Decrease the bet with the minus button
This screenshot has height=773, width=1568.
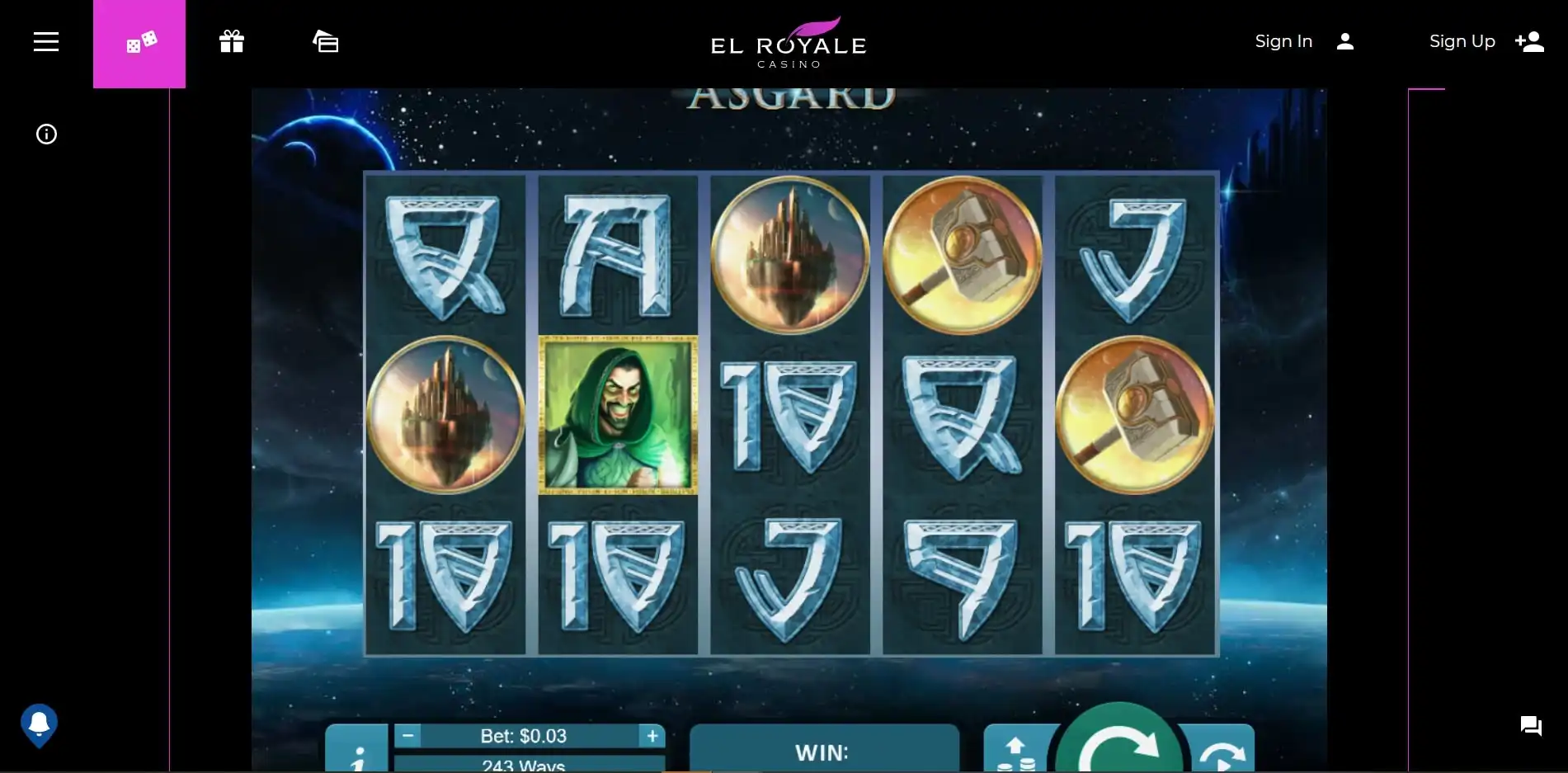pyautogui.click(x=407, y=735)
